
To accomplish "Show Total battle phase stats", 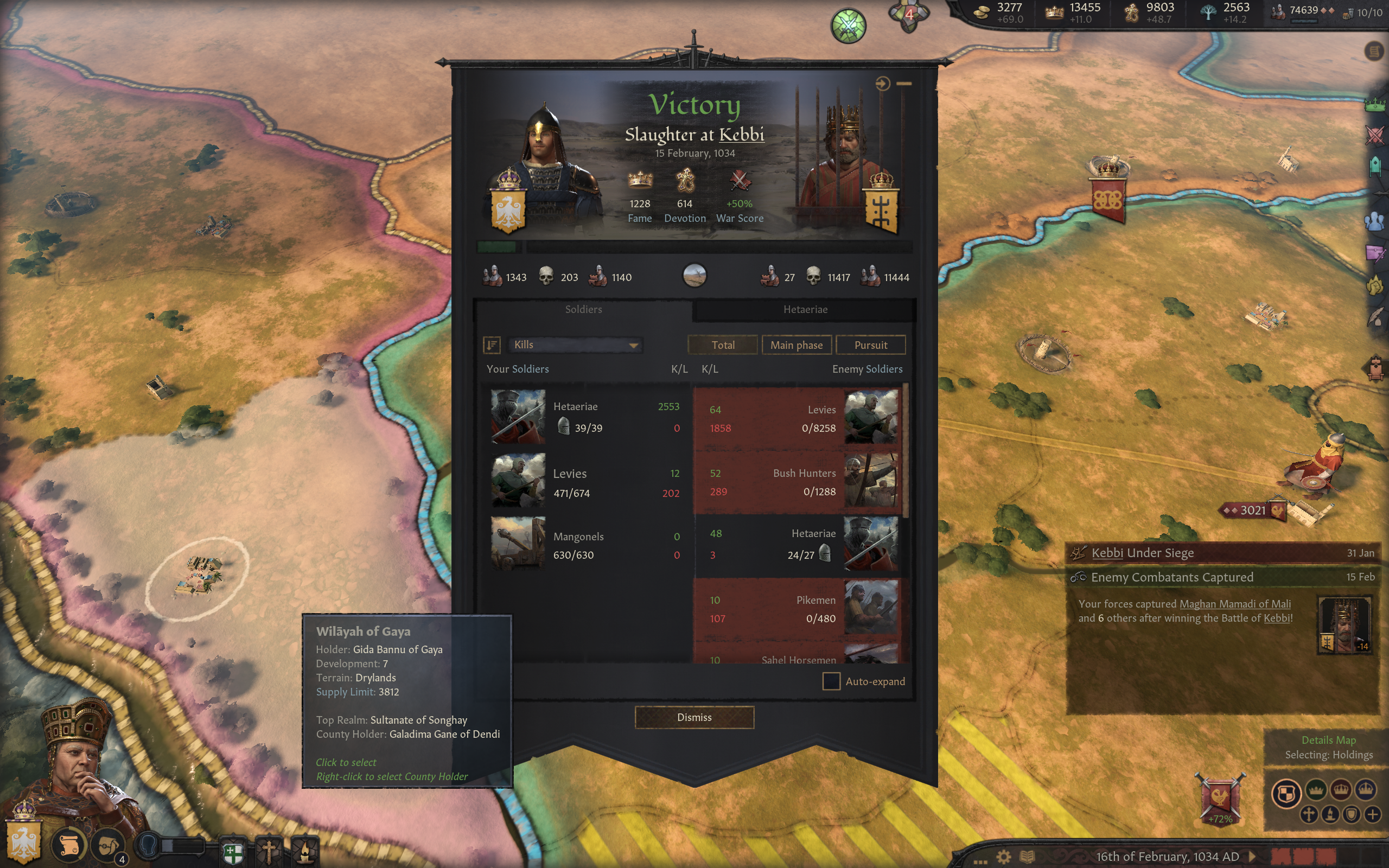I will 723,345.
